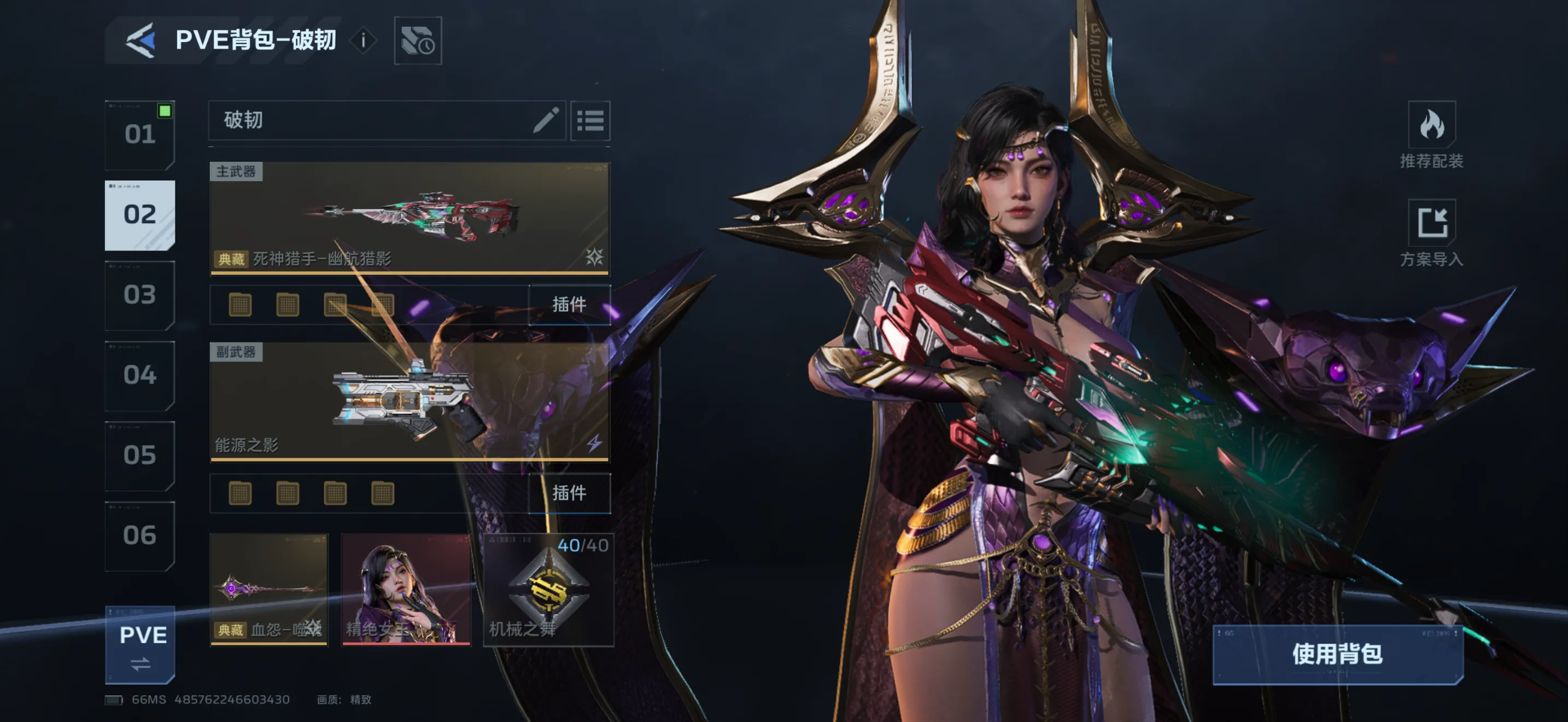Edit the backpack name with pencil icon
Viewport: 1568px width, 722px height.
click(x=546, y=120)
